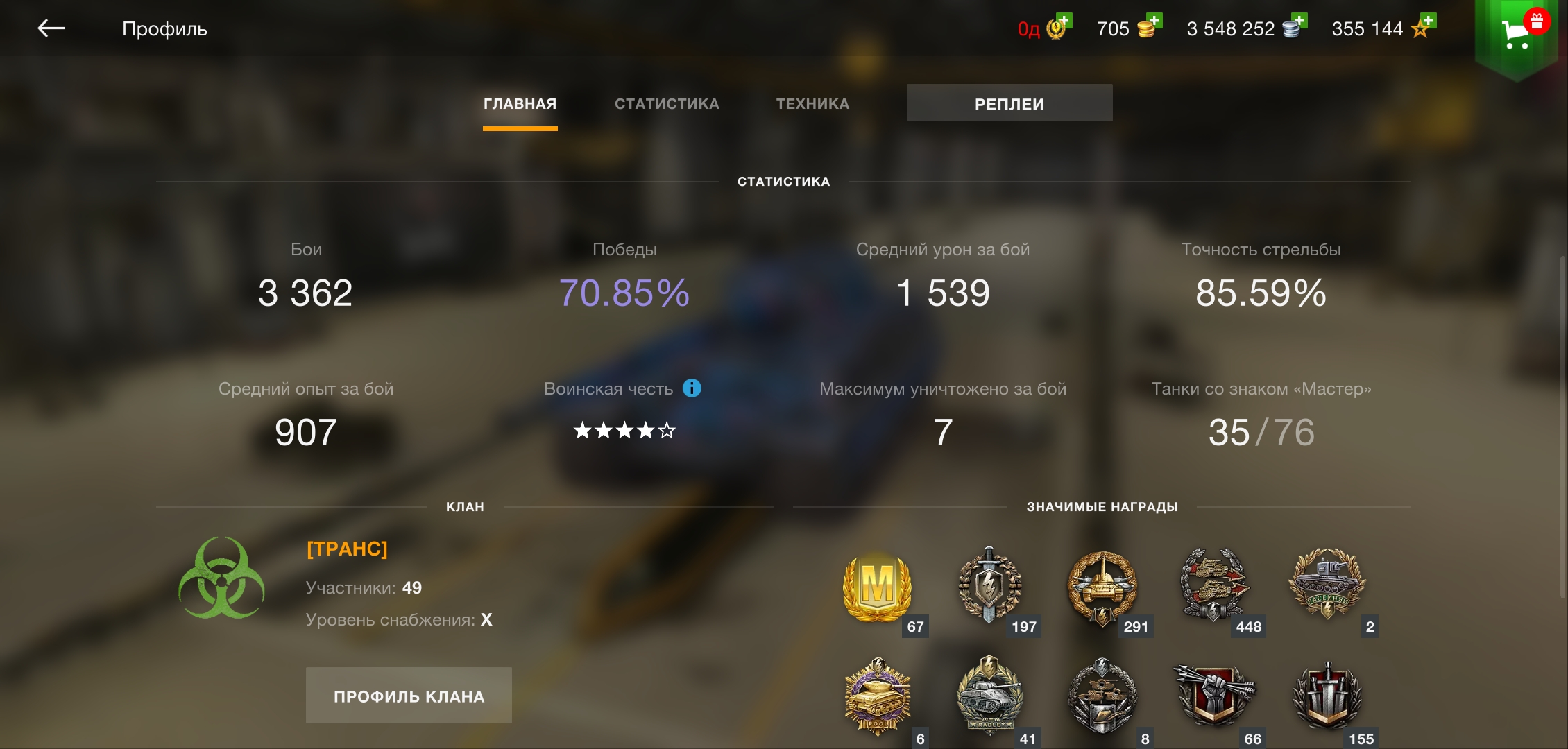Screen dimensions: 1568x749
Task: Click the clan tag [ТРАНС]
Action: coord(346,548)
